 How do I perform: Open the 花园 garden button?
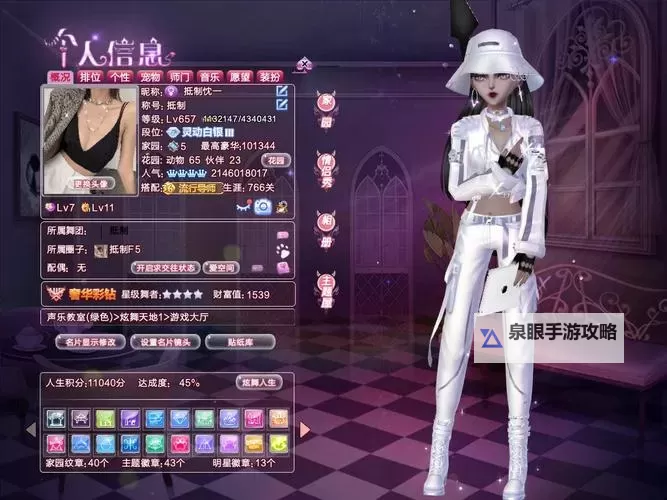coord(274,159)
